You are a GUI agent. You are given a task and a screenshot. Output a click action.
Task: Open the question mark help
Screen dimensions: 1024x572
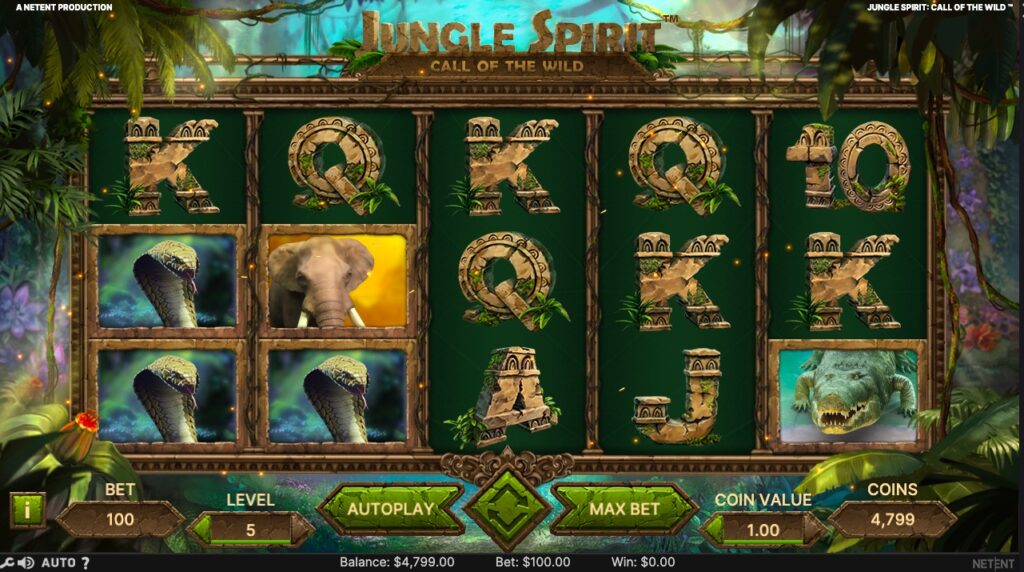85,563
